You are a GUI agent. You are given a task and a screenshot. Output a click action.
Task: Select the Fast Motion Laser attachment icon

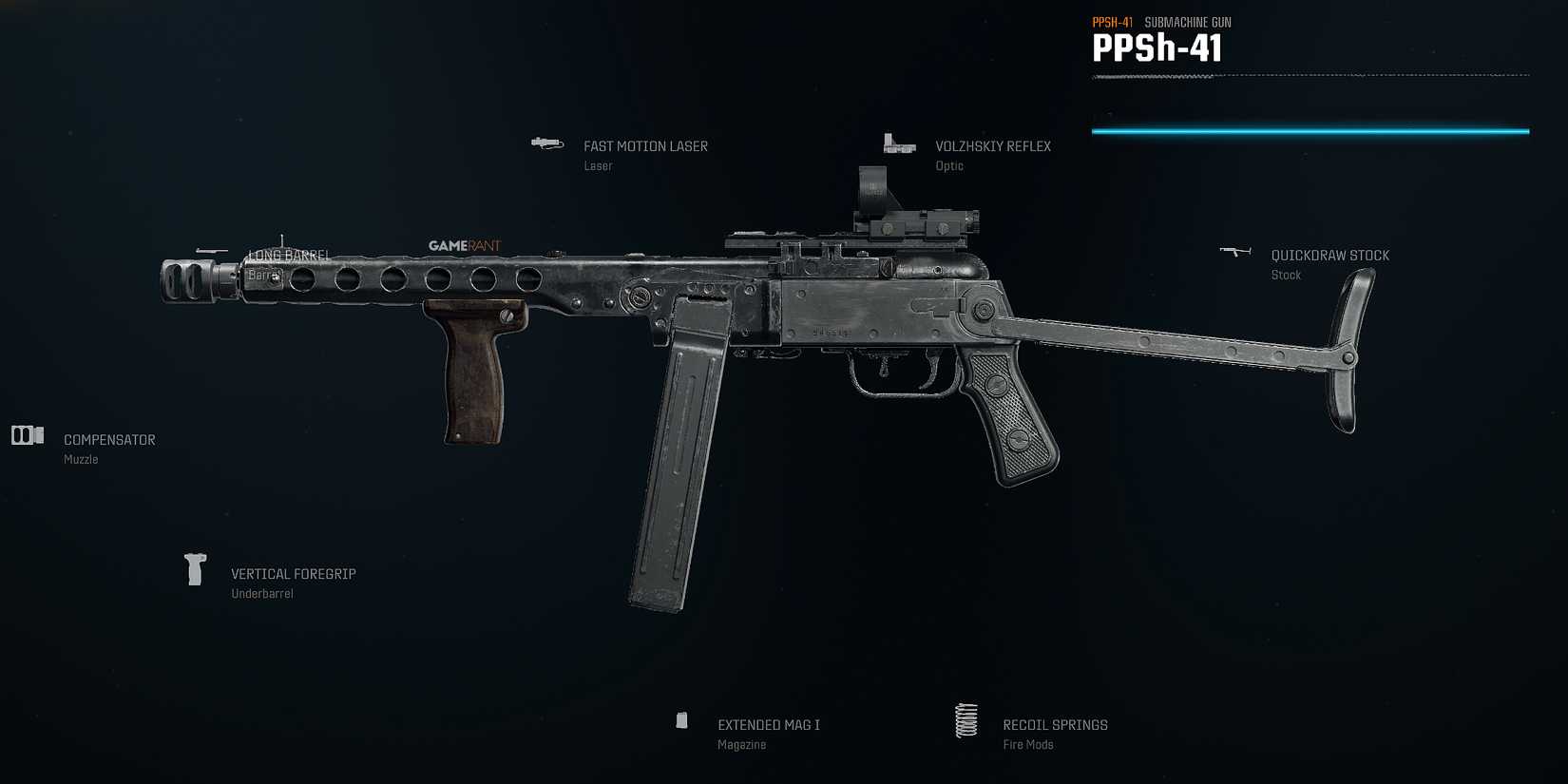(547, 144)
